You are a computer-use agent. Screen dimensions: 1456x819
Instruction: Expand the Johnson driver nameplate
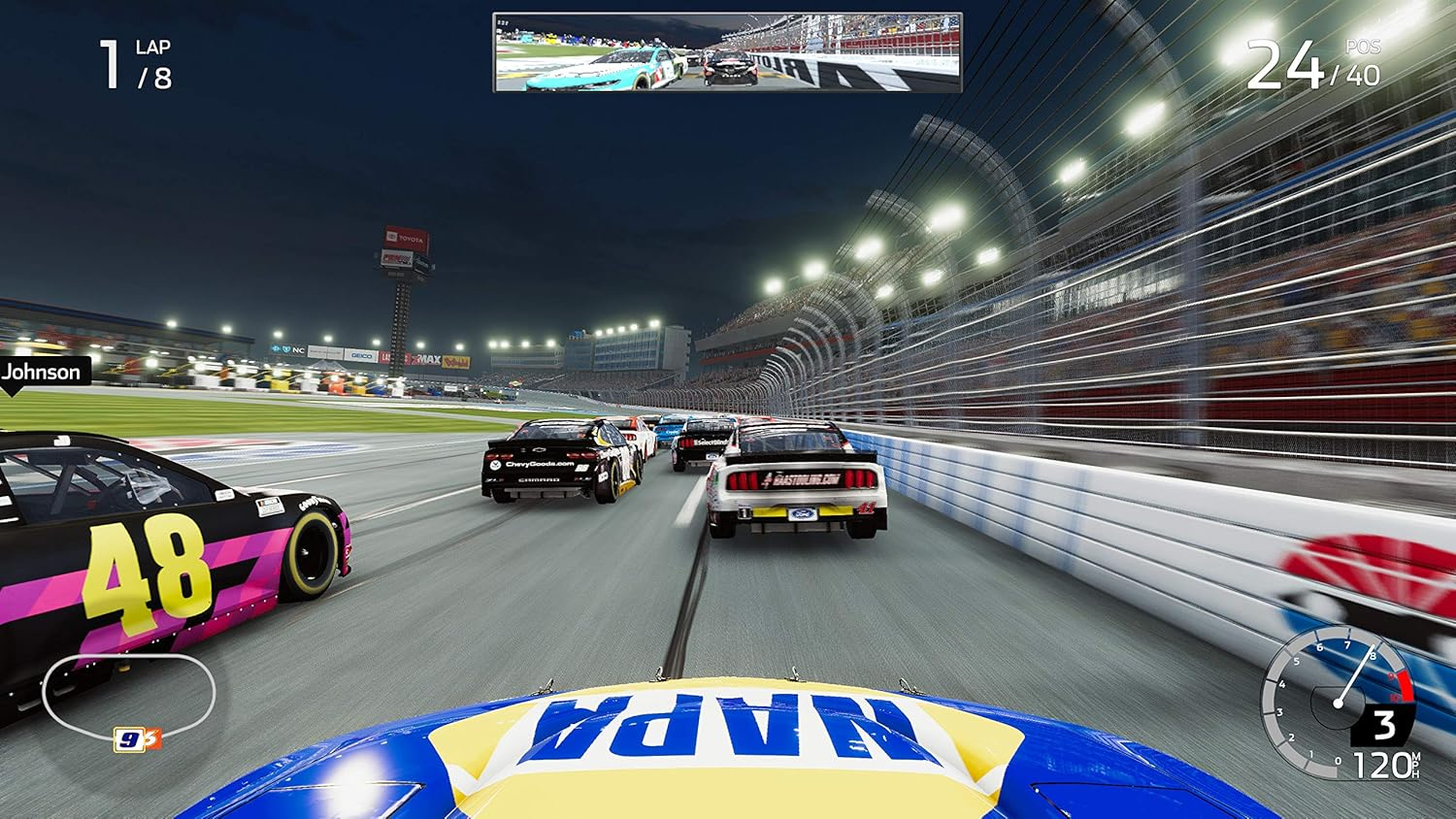coord(42,372)
